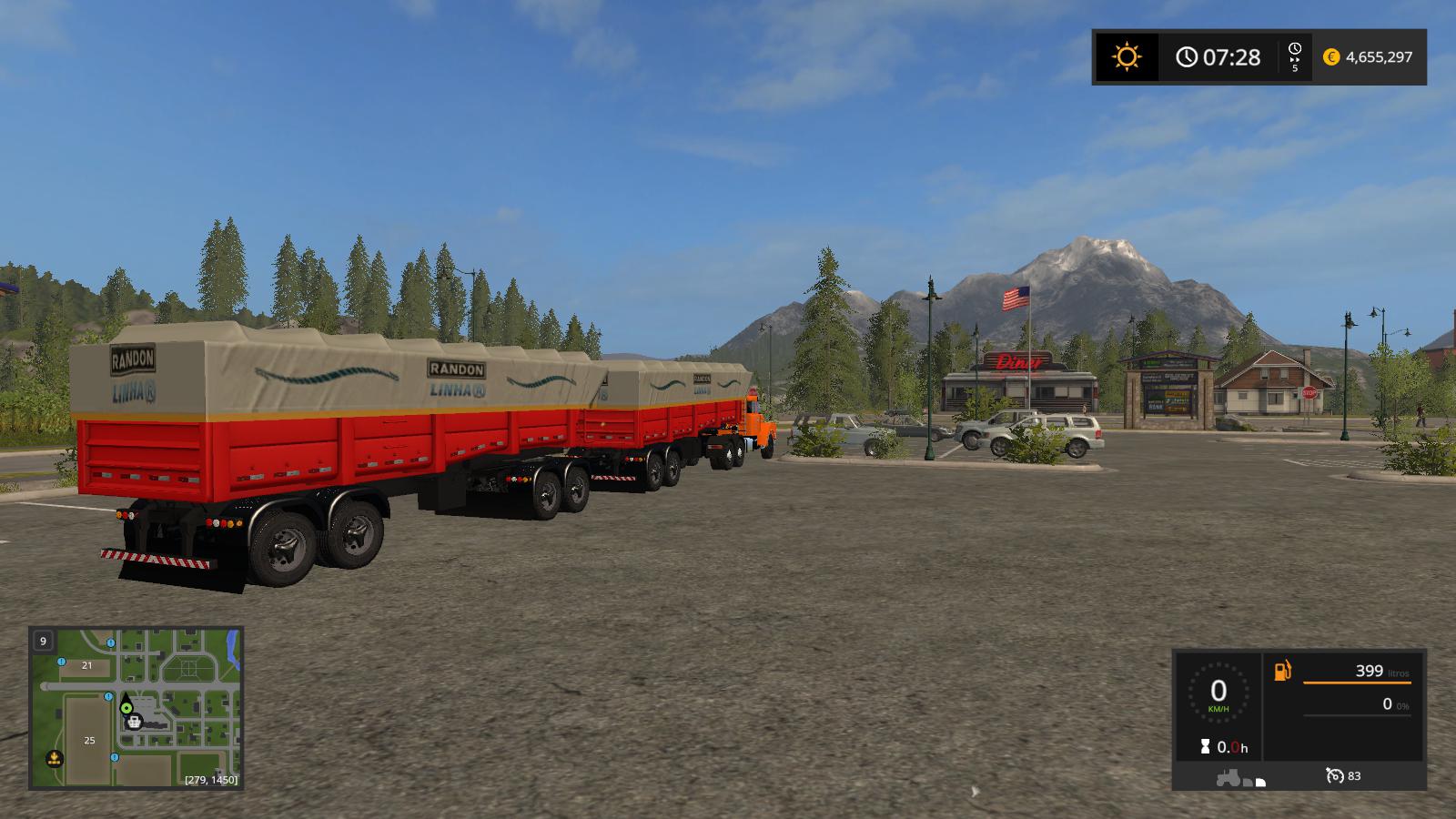This screenshot has width=1456, height=819.
Task: Click the cruise control speedometer icon
Action: coord(1334,775)
